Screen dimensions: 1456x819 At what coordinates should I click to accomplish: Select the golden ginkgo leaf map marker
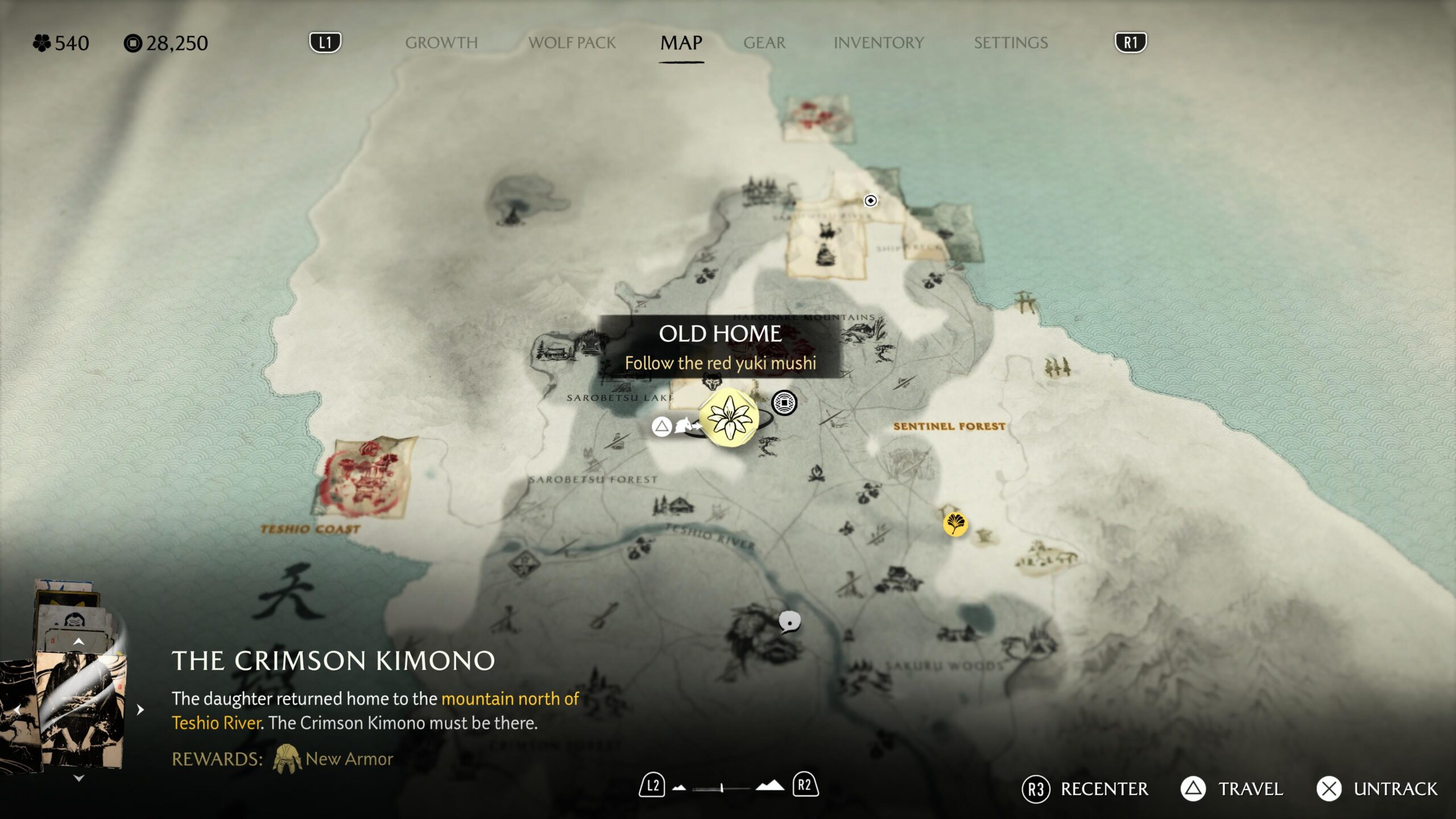955,523
